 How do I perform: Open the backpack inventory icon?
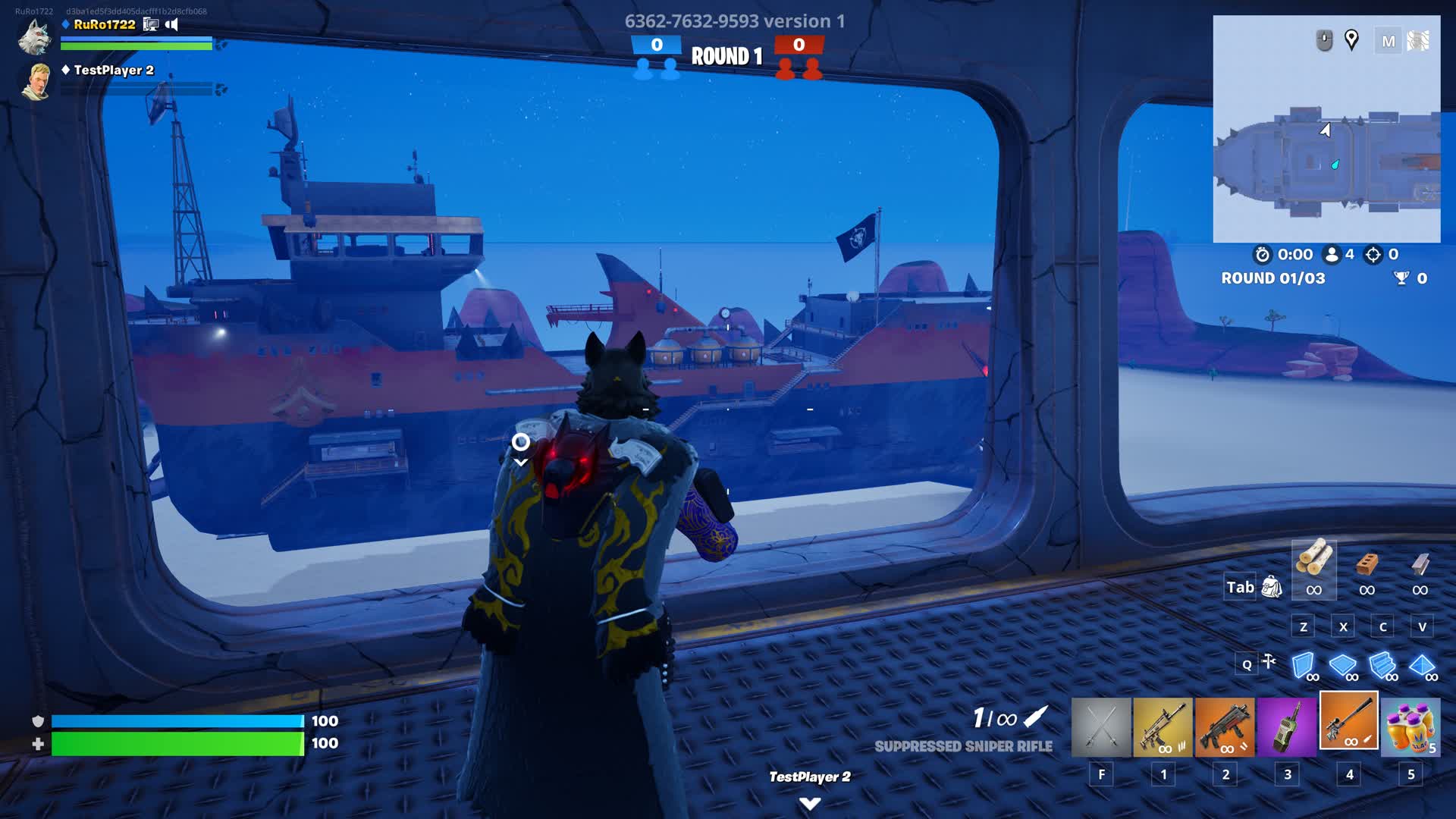point(1272,587)
